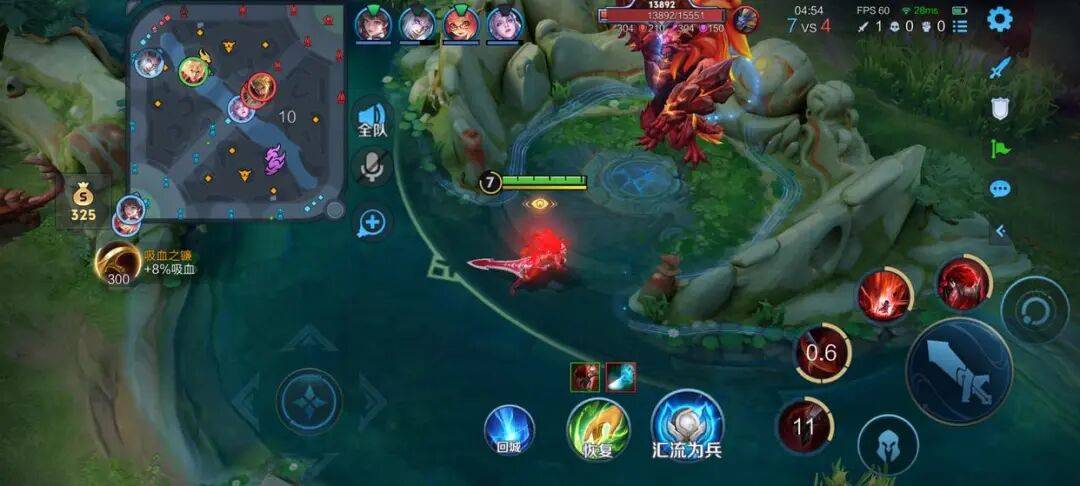
Task: Send the blue sword attack signal
Action: click(1000, 68)
